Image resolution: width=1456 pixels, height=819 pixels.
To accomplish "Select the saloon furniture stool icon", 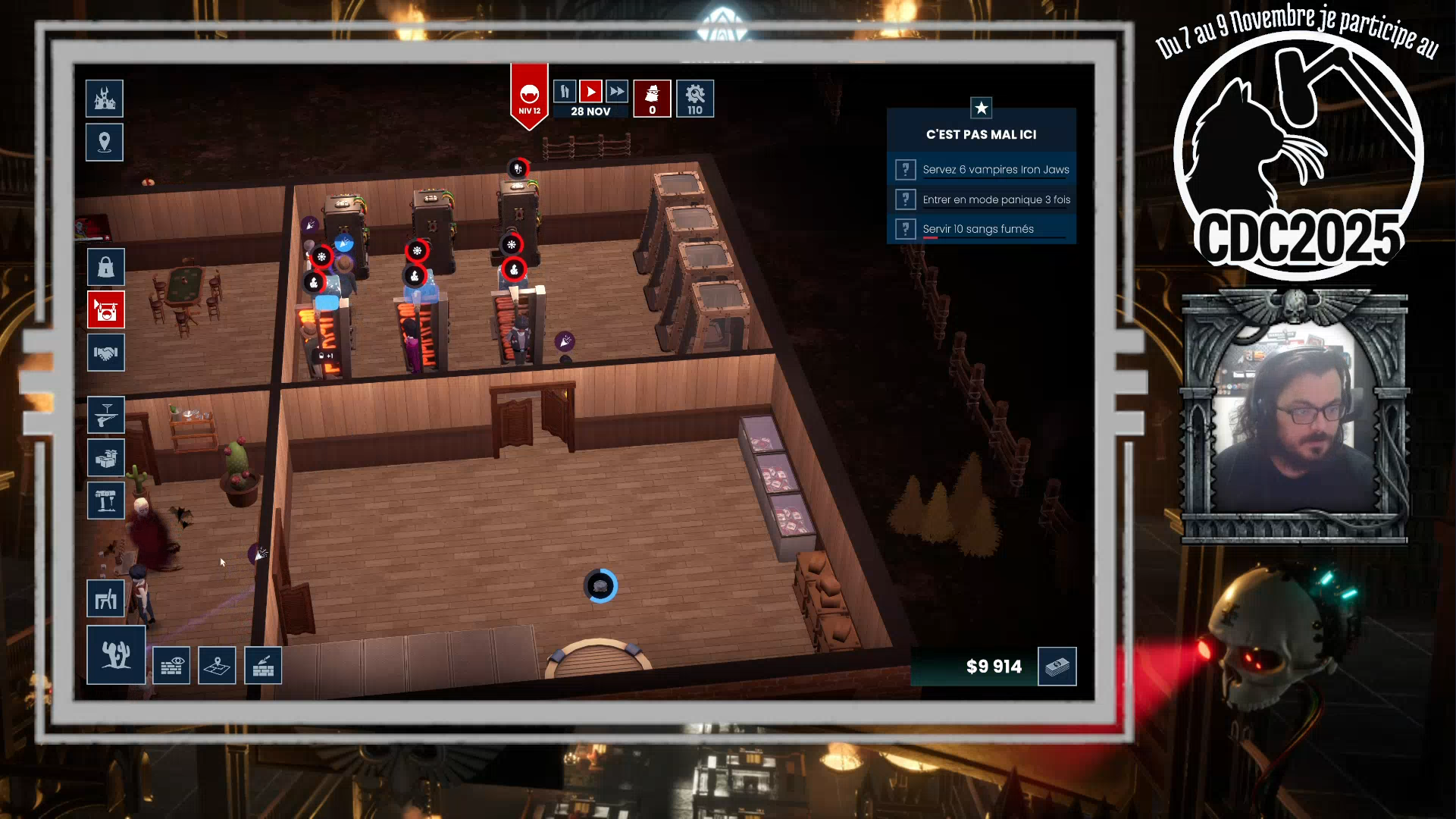I will click(105, 598).
